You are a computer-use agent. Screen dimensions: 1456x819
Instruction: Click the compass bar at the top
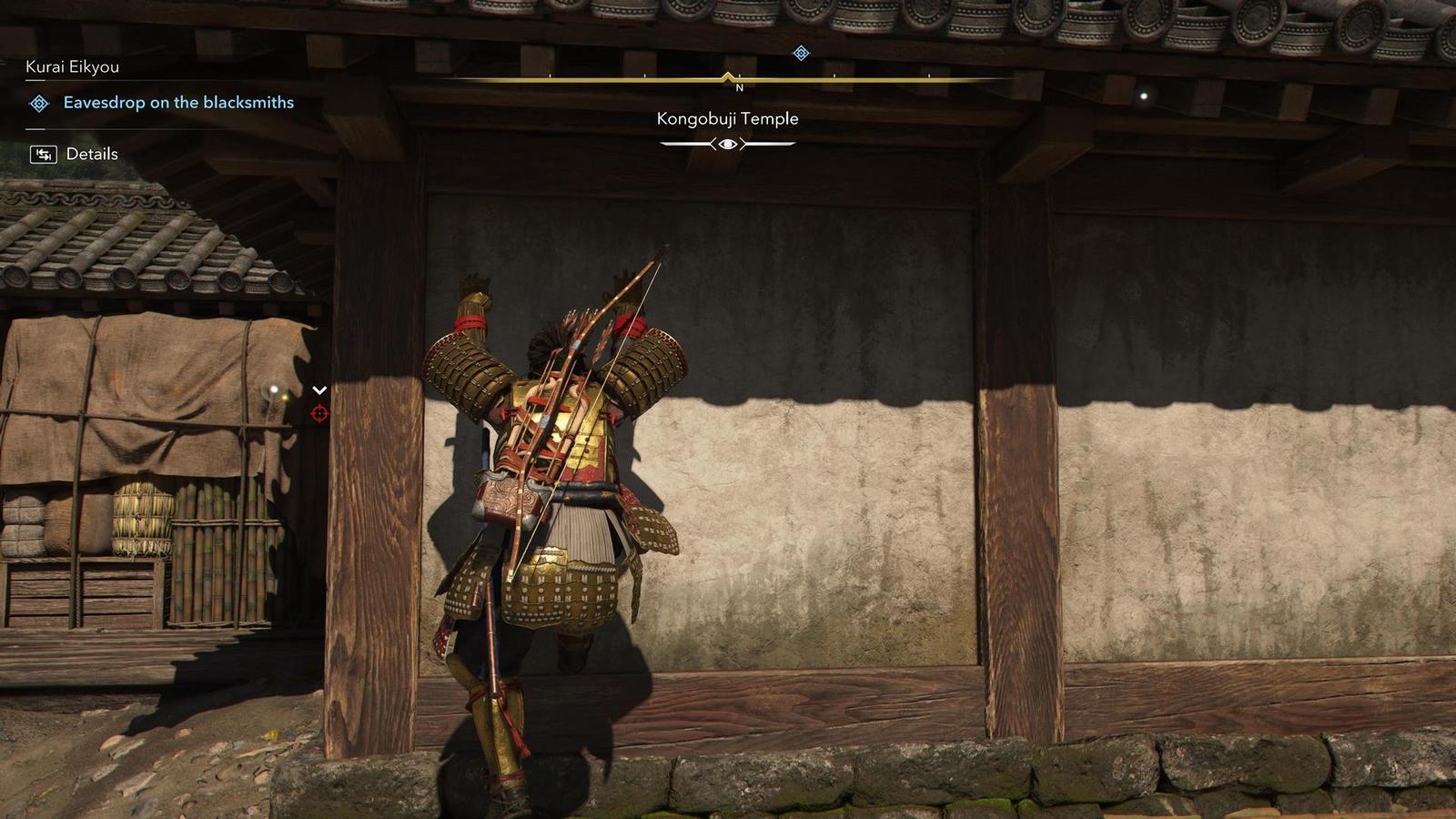[x=728, y=78]
